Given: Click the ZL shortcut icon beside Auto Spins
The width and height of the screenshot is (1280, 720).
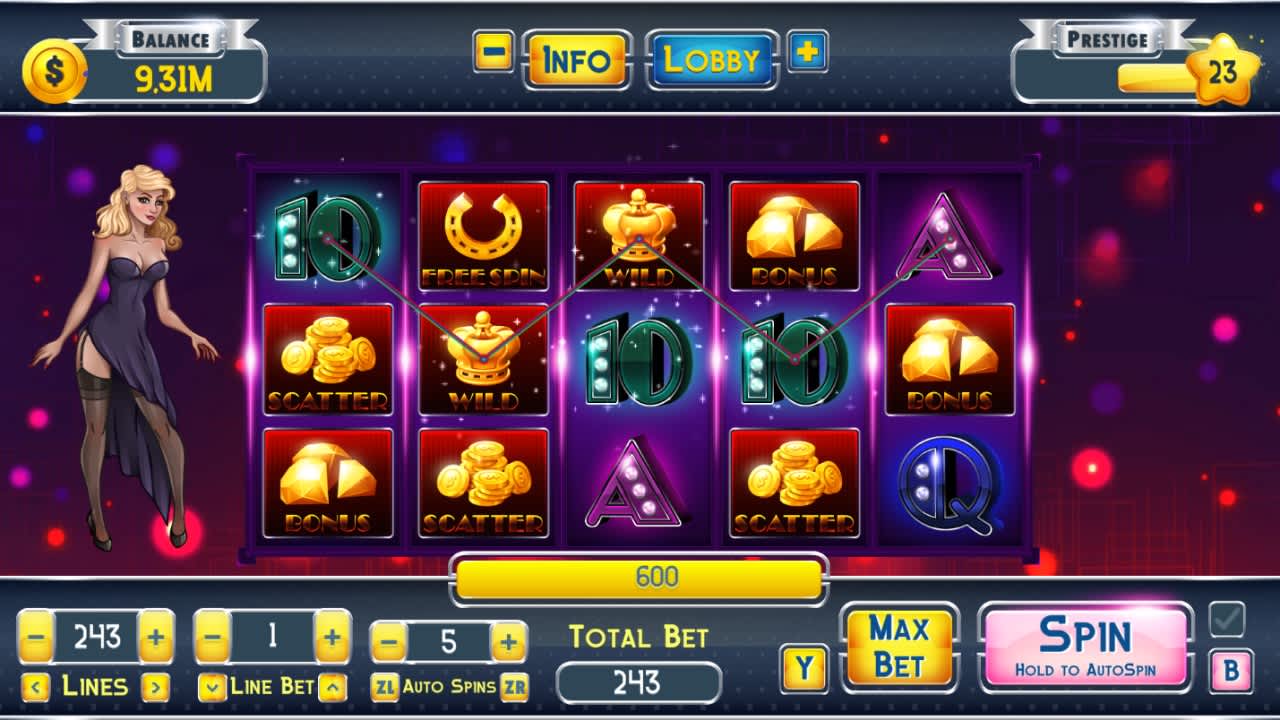Looking at the screenshot, I should click(386, 687).
